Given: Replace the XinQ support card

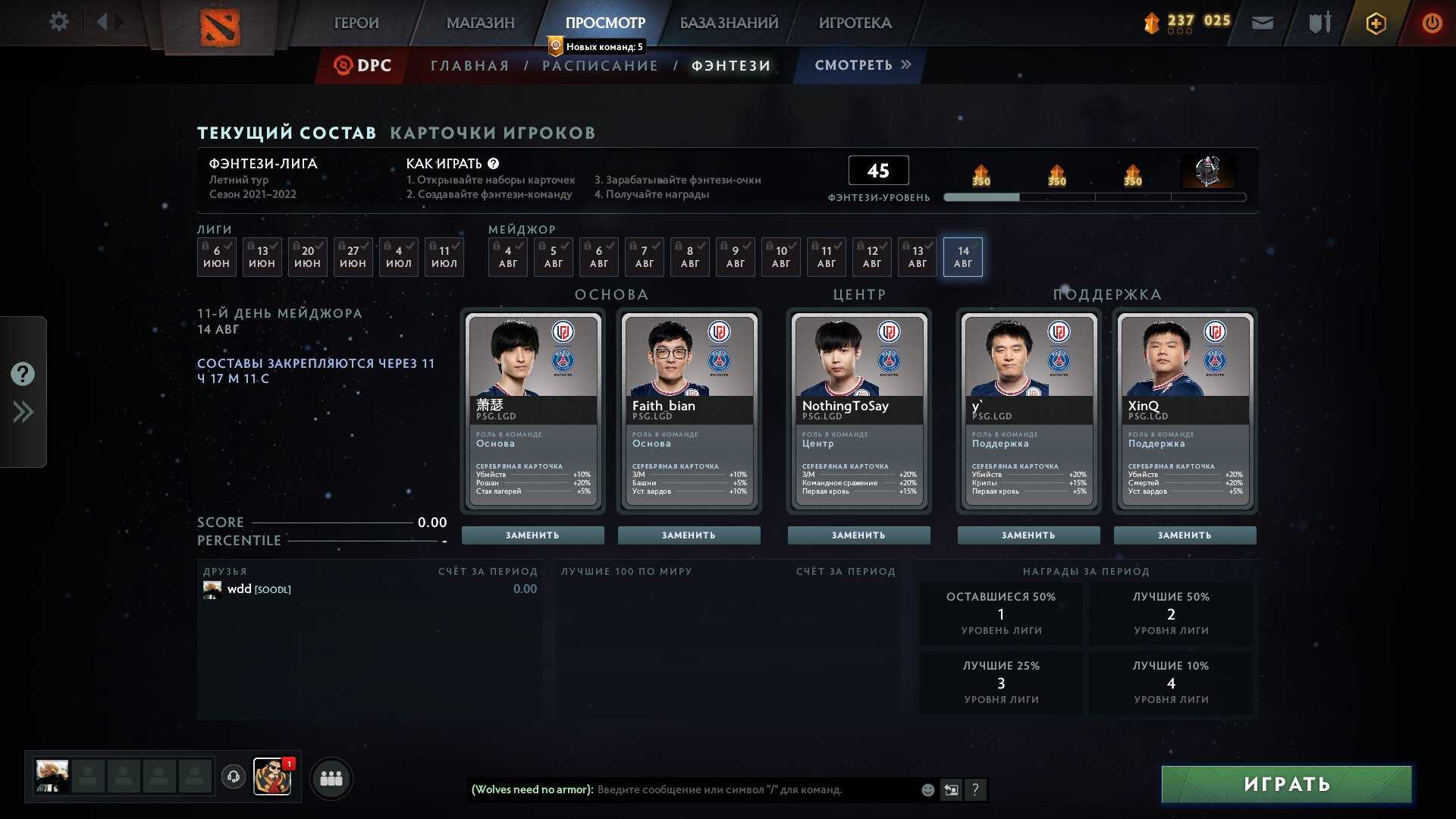Looking at the screenshot, I should click(1185, 535).
